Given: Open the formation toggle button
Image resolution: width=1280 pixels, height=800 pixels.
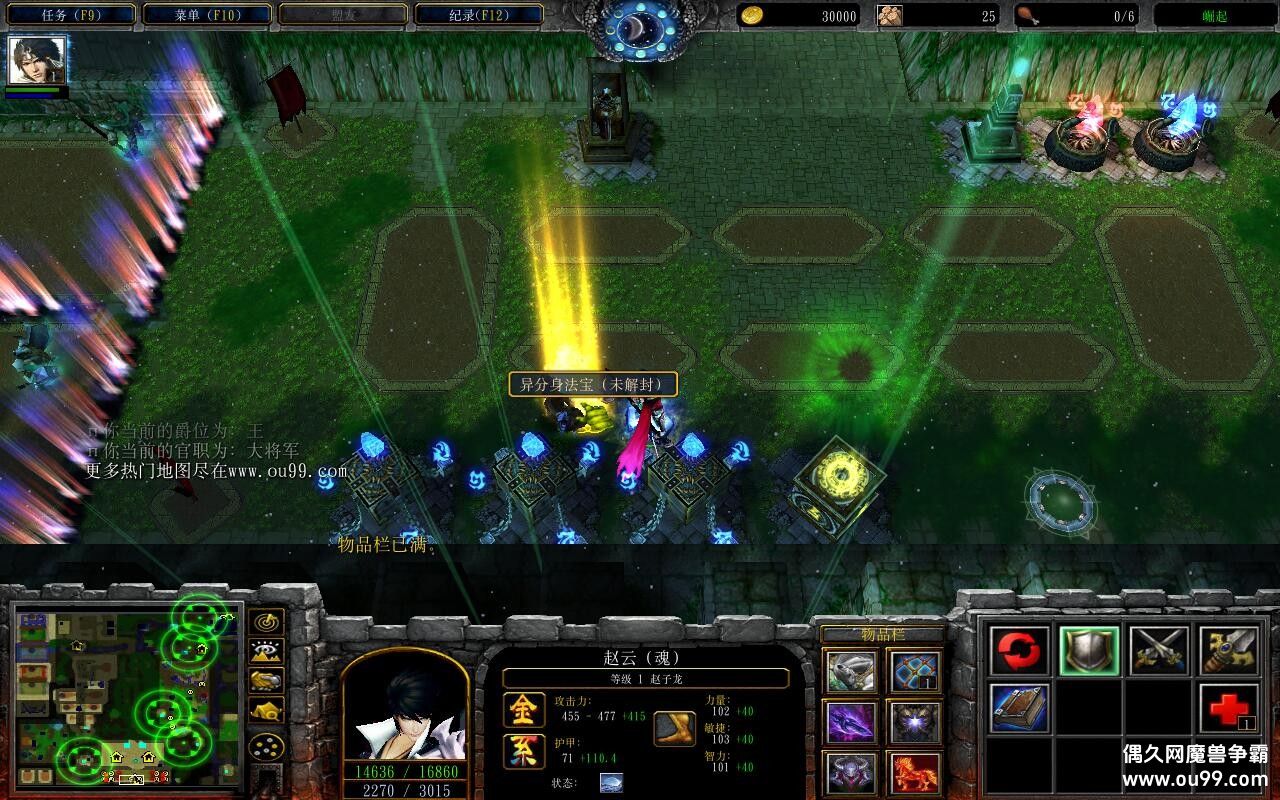Looking at the screenshot, I should 266,746.
